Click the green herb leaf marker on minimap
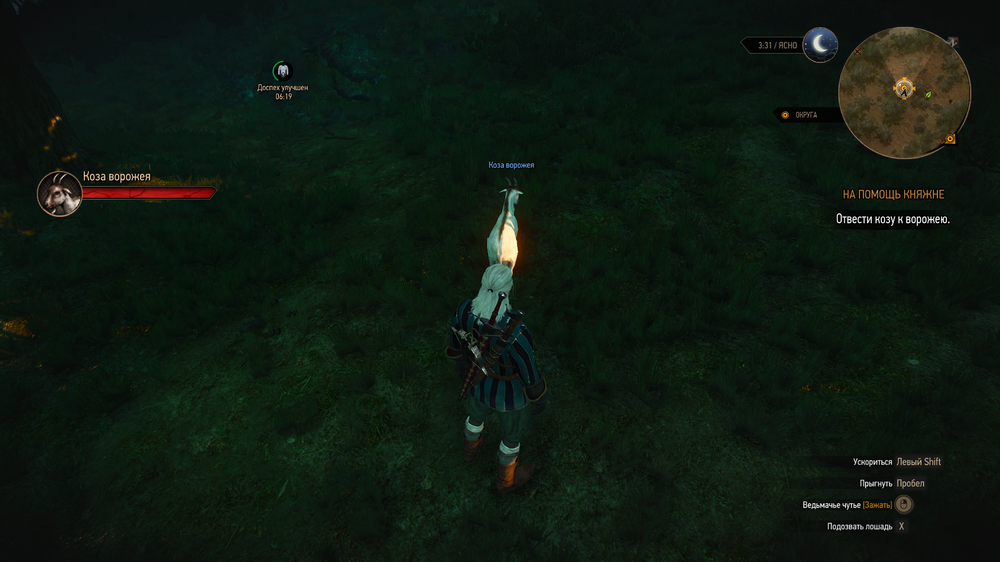Viewport: 1000px width, 562px height. [x=928, y=94]
